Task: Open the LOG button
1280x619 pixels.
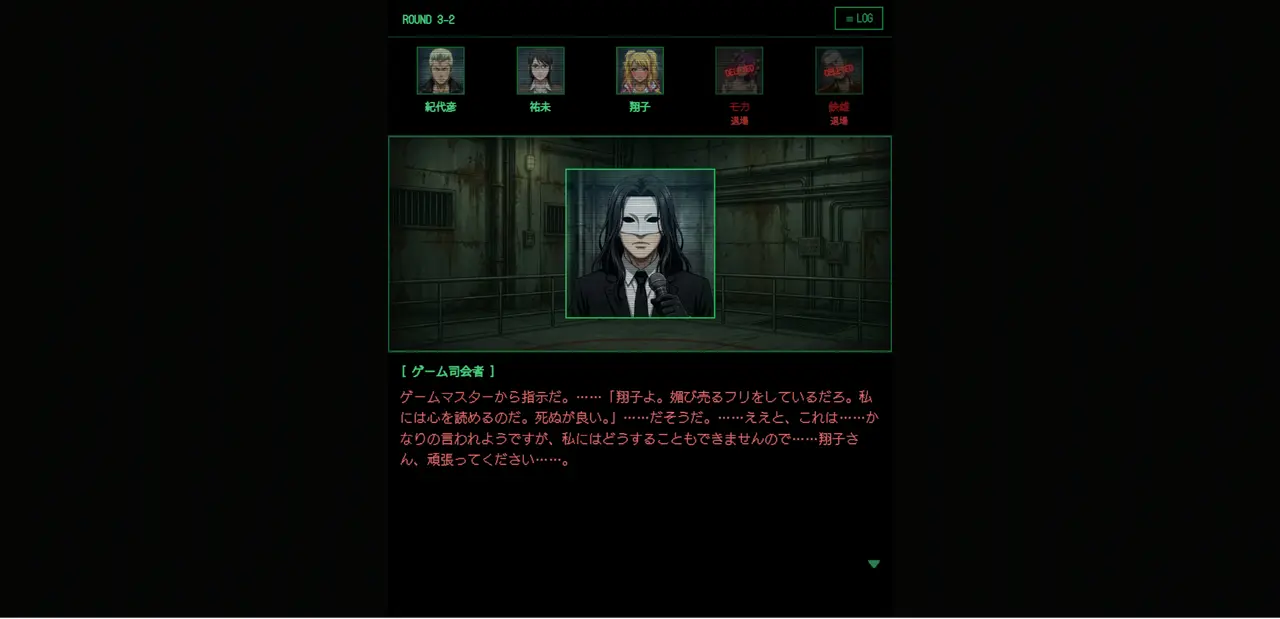Action: pos(858,19)
